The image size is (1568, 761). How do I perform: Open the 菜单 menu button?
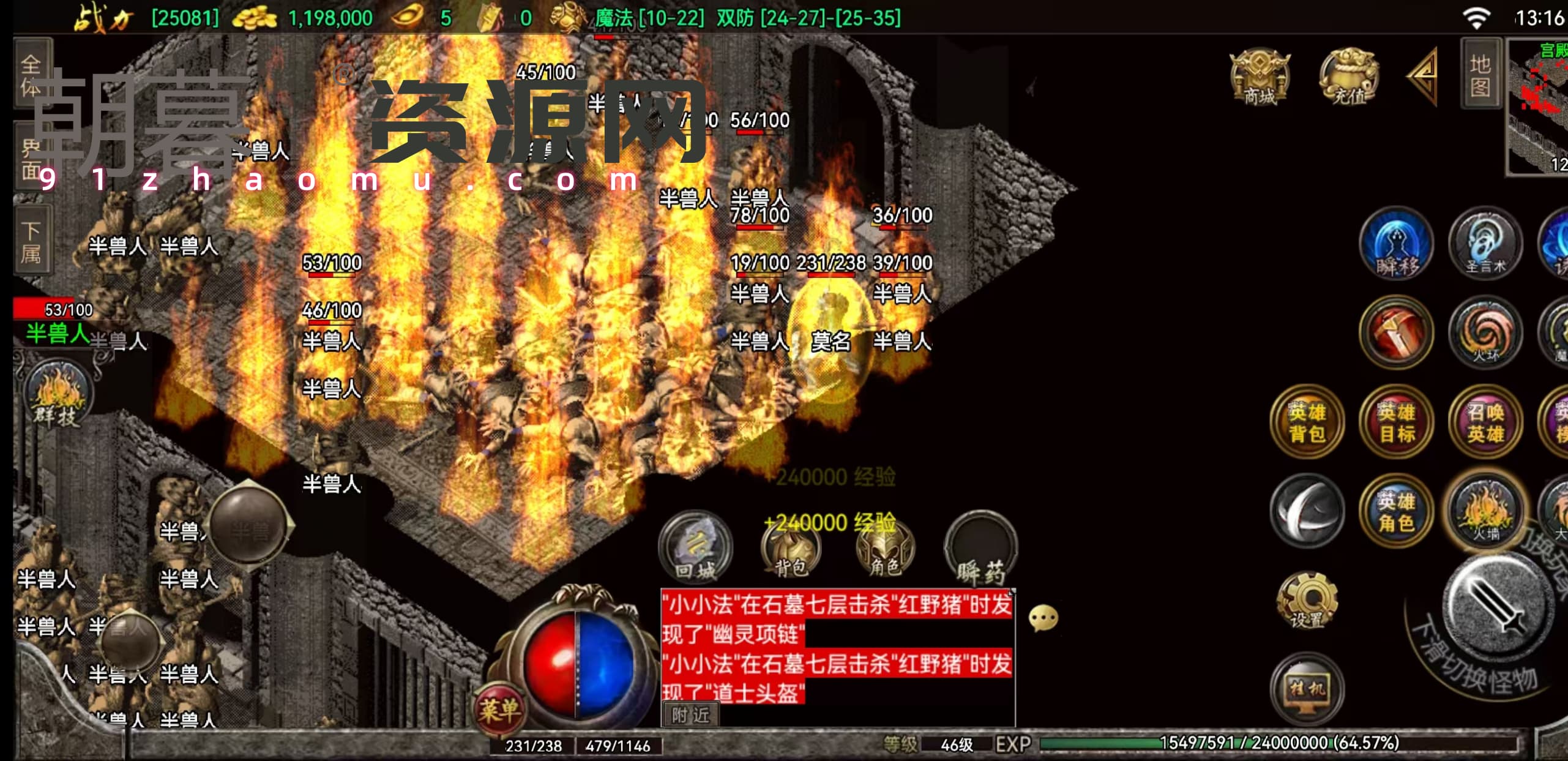pyautogui.click(x=499, y=710)
